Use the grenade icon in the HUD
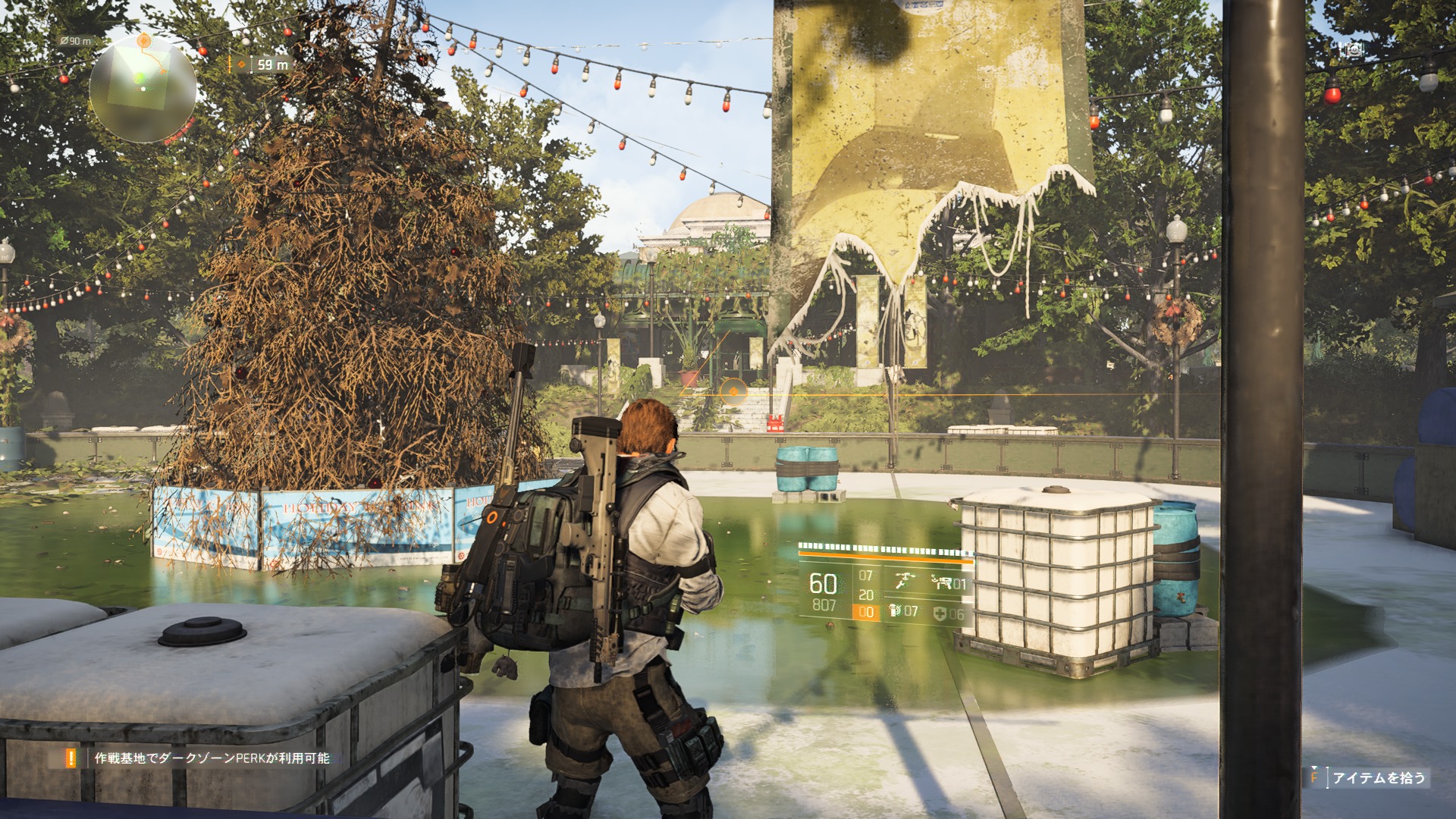Screen dimensions: 1456x819 point(896,611)
